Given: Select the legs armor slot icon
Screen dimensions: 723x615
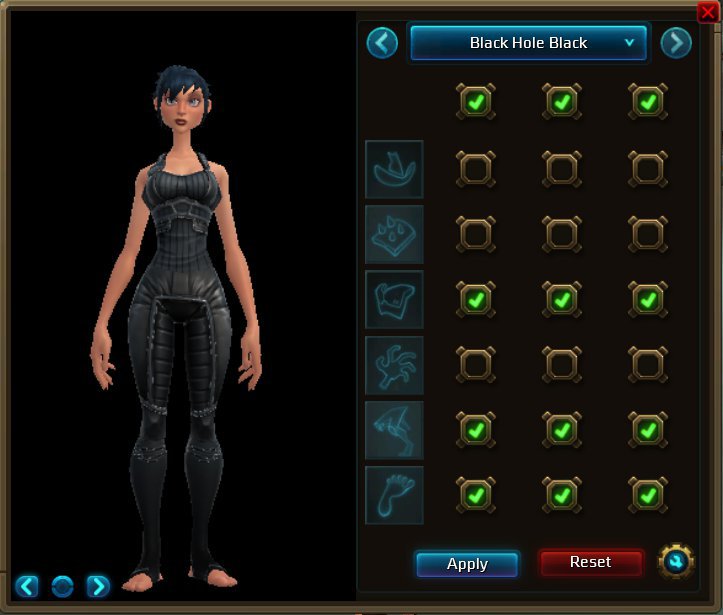Looking at the screenshot, I should (x=394, y=430).
